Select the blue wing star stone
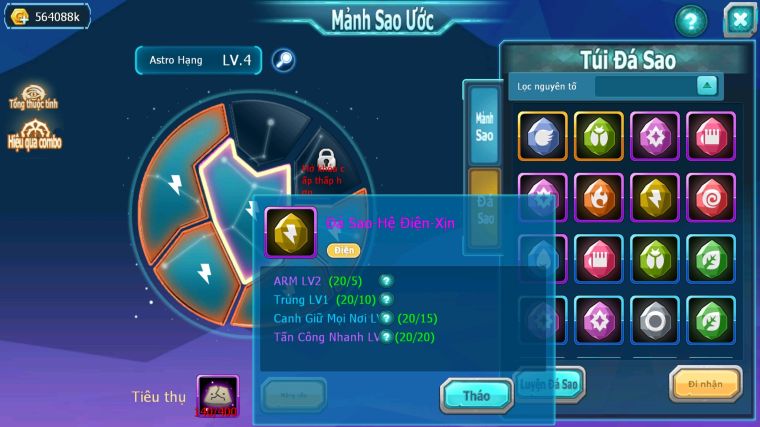 click(x=543, y=136)
